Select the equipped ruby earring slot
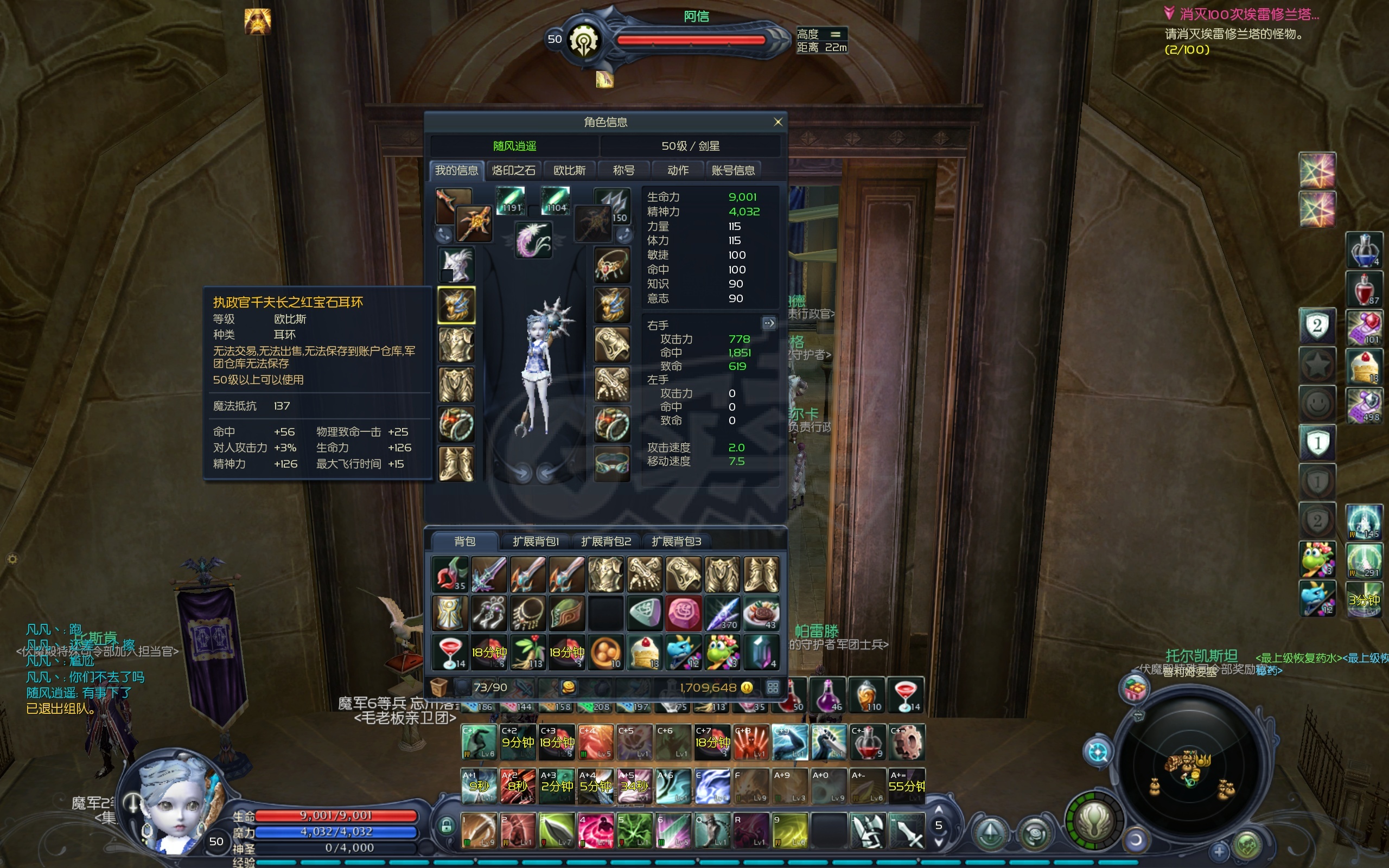The height and width of the screenshot is (868, 1389). [x=456, y=305]
